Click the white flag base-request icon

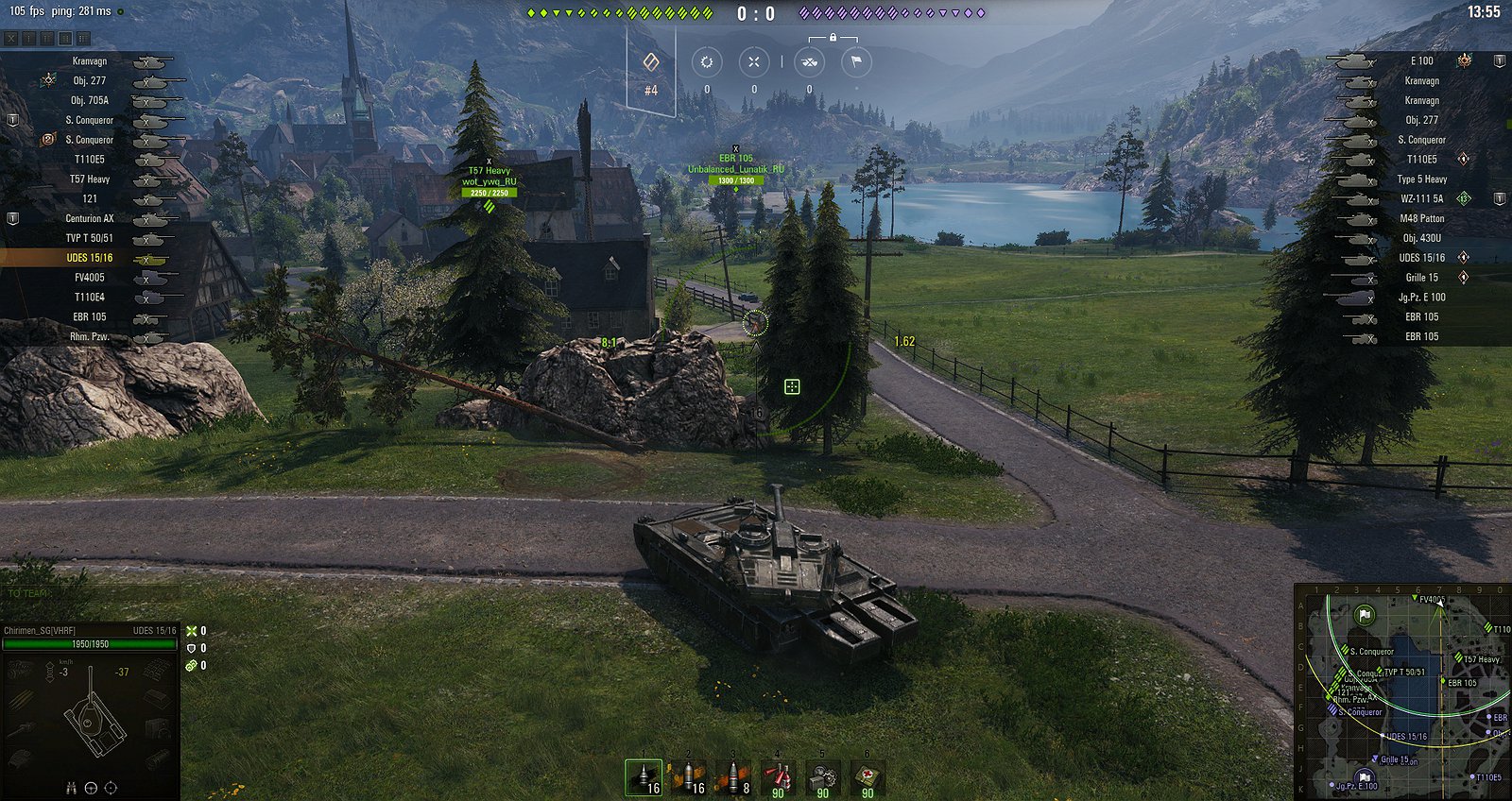click(x=856, y=60)
